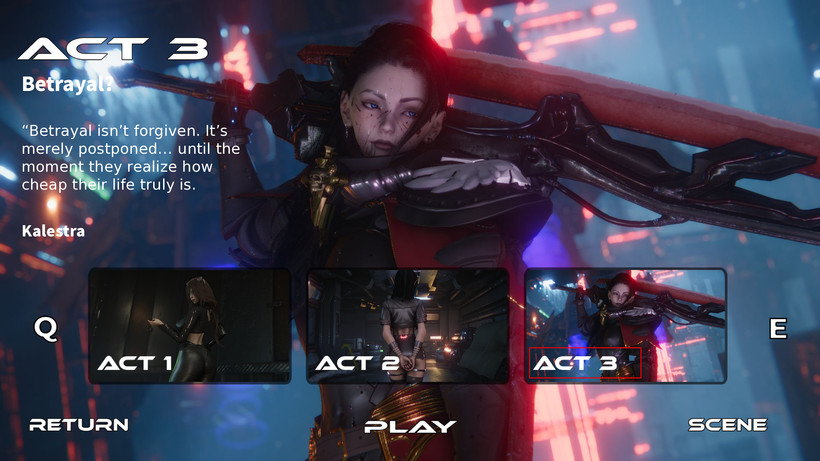
Task: Click the Return button
Action: pyautogui.click(x=79, y=424)
